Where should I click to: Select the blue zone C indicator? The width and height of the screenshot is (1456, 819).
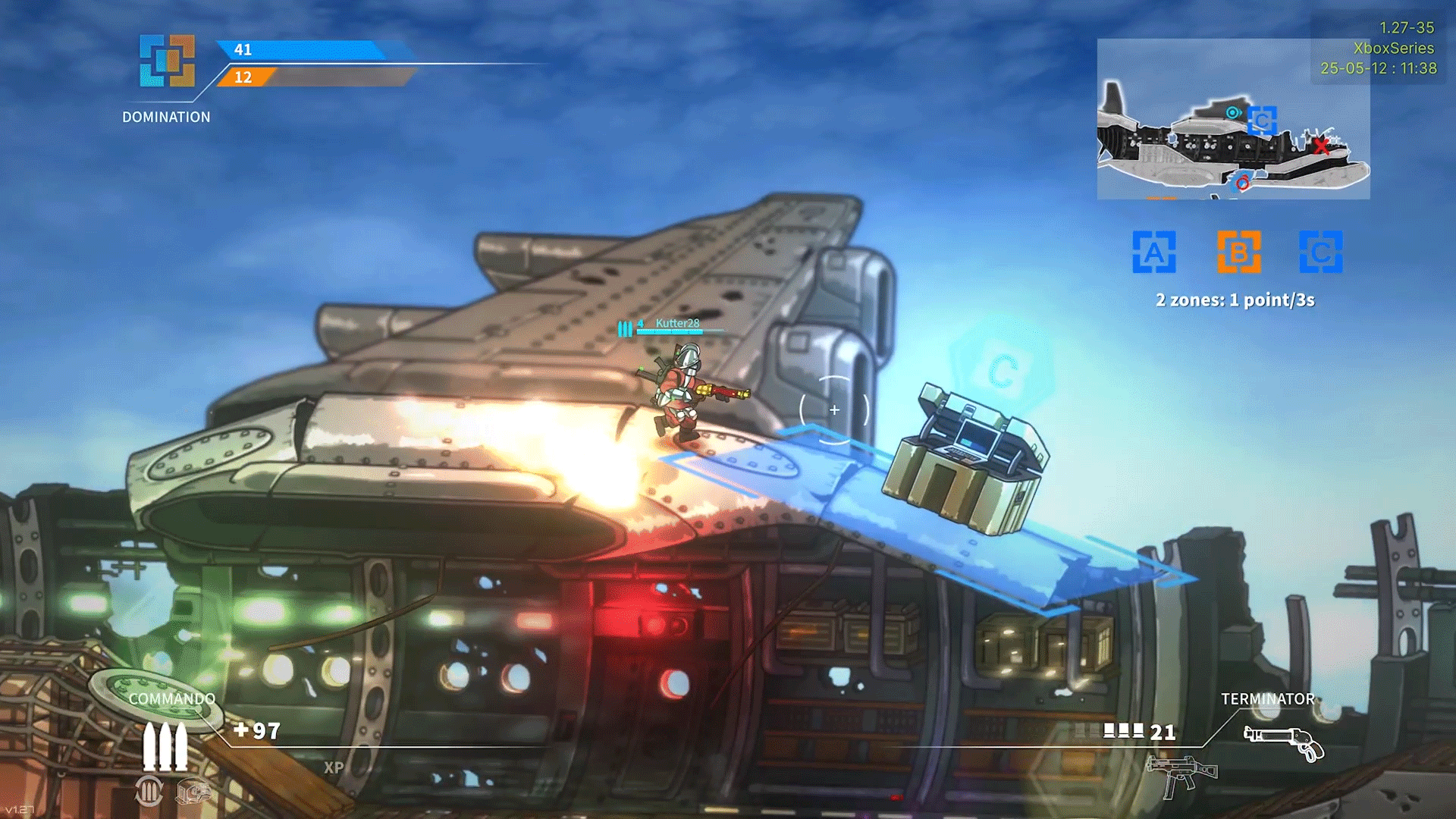(x=1320, y=252)
